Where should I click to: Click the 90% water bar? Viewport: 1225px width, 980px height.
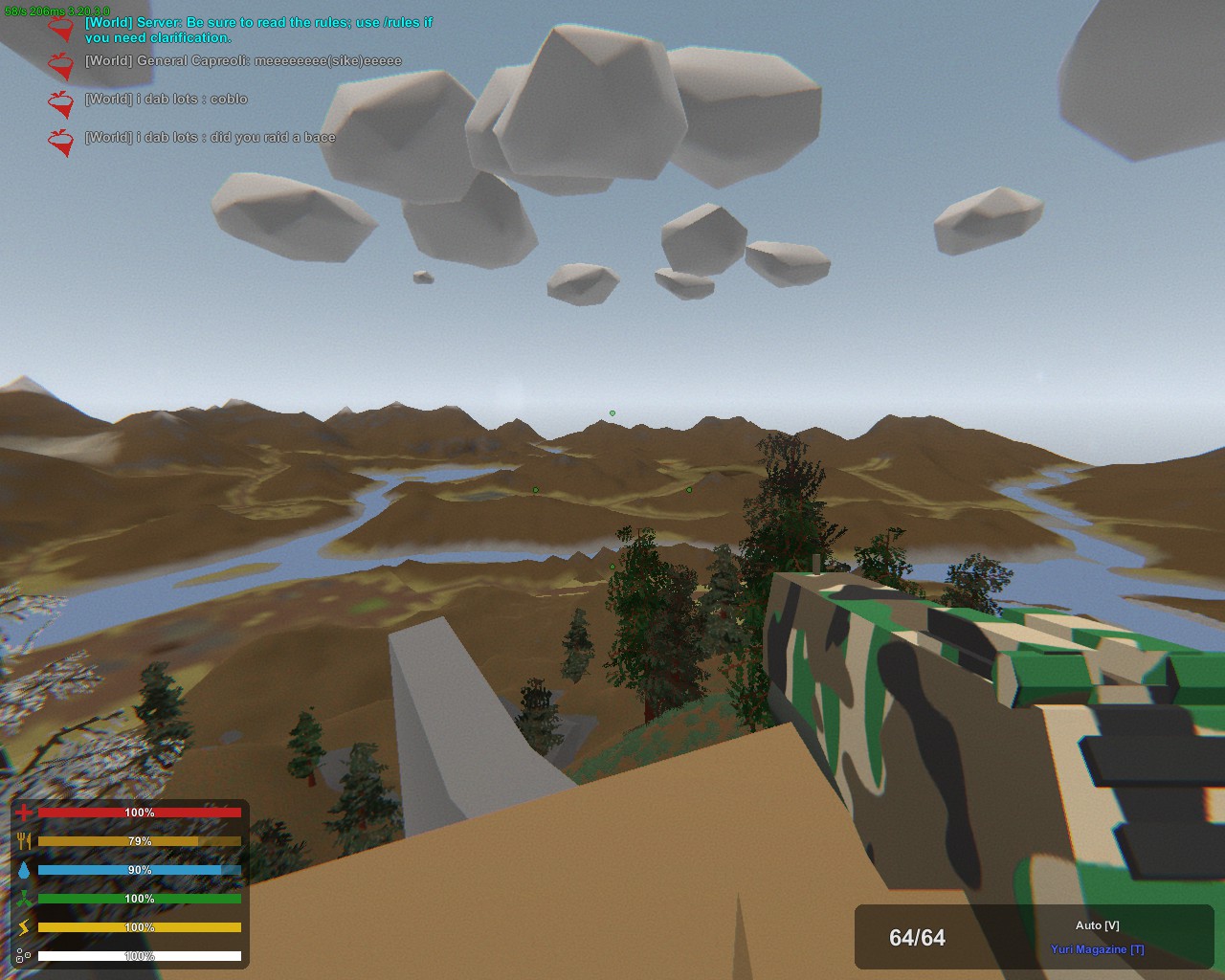[139, 869]
